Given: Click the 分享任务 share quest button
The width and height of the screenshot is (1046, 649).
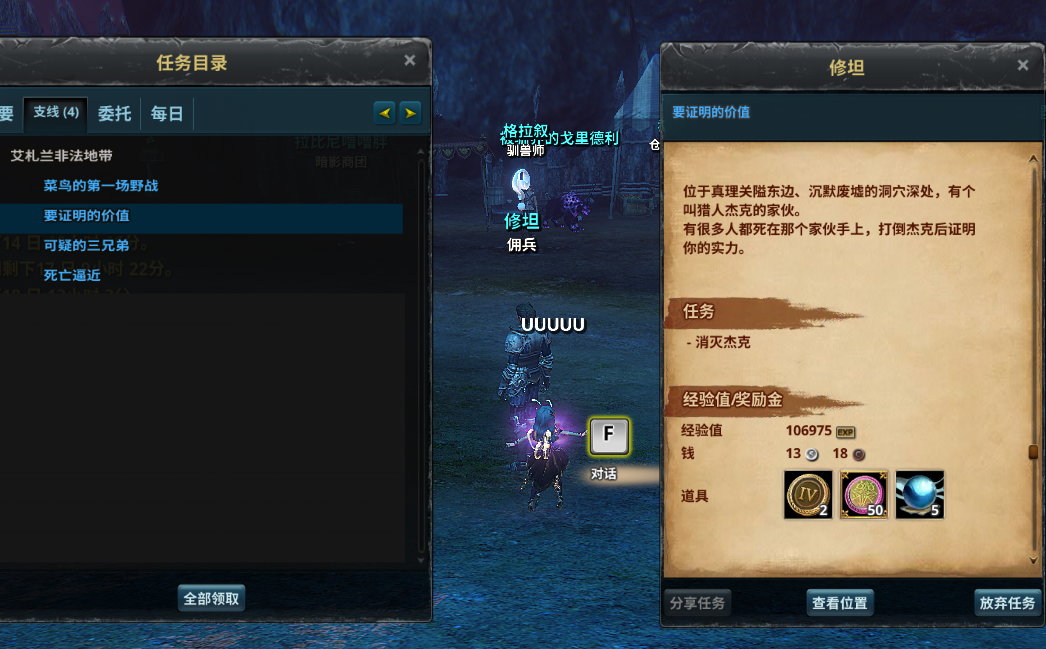Looking at the screenshot, I should [x=697, y=603].
